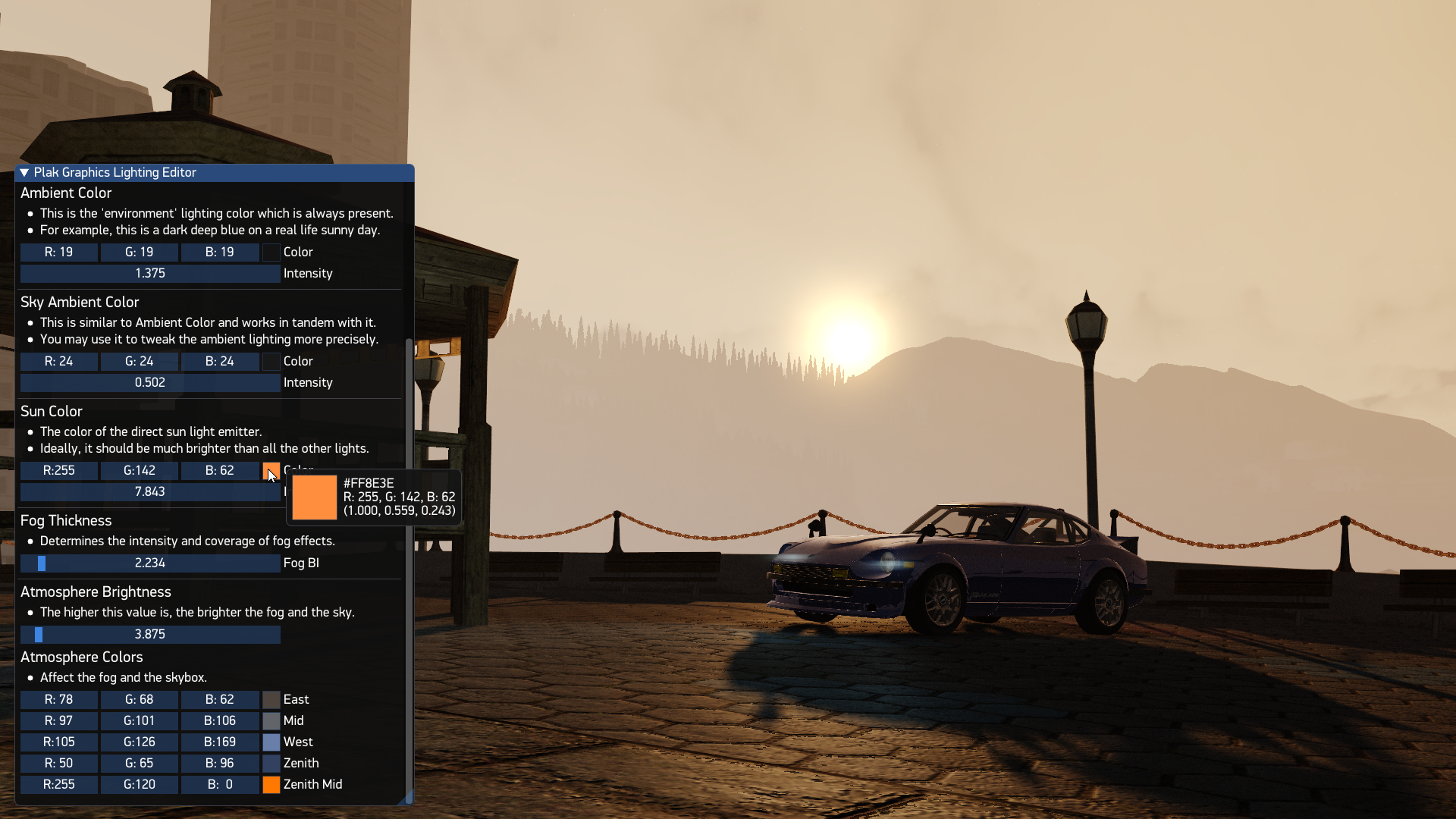The height and width of the screenshot is (819, 1456).
Task: Open the Ambient Color swatch picker
Action: pos(271,253)
